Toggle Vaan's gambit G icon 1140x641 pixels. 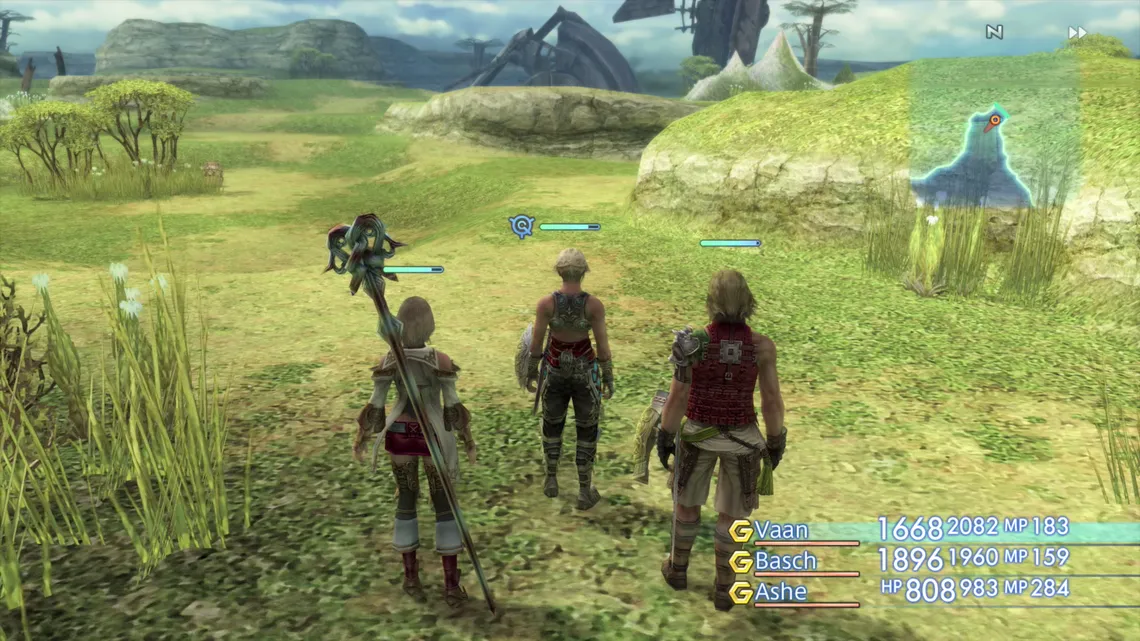[x=740, y=531]
